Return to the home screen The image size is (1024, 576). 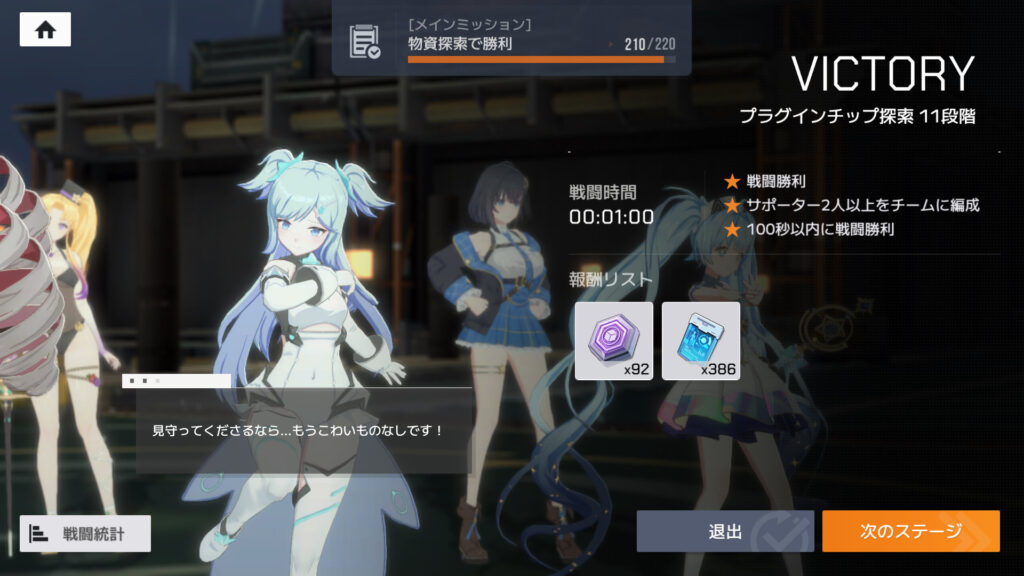[x=45, y=30]
